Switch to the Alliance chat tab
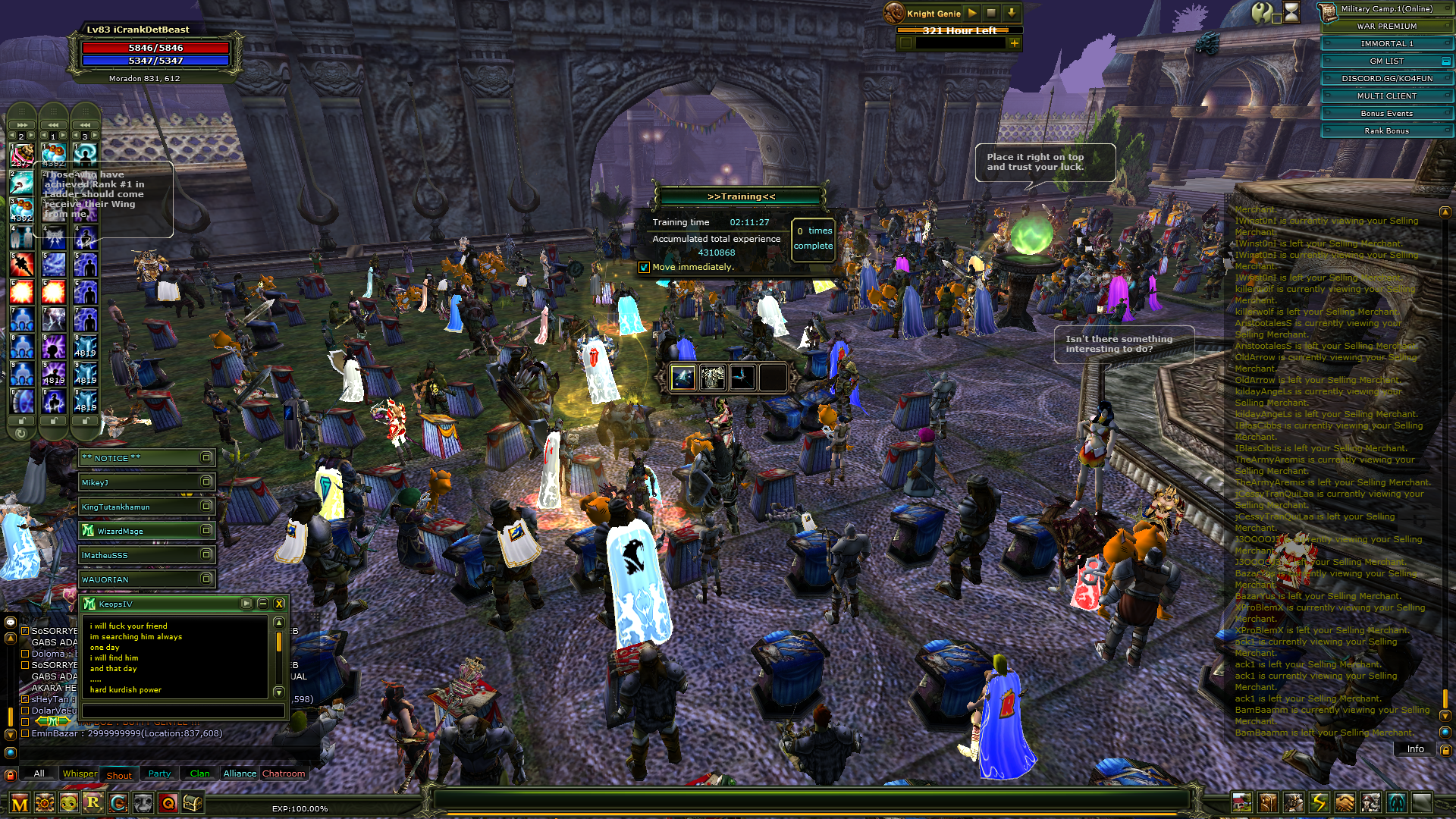 pos(240,773)
